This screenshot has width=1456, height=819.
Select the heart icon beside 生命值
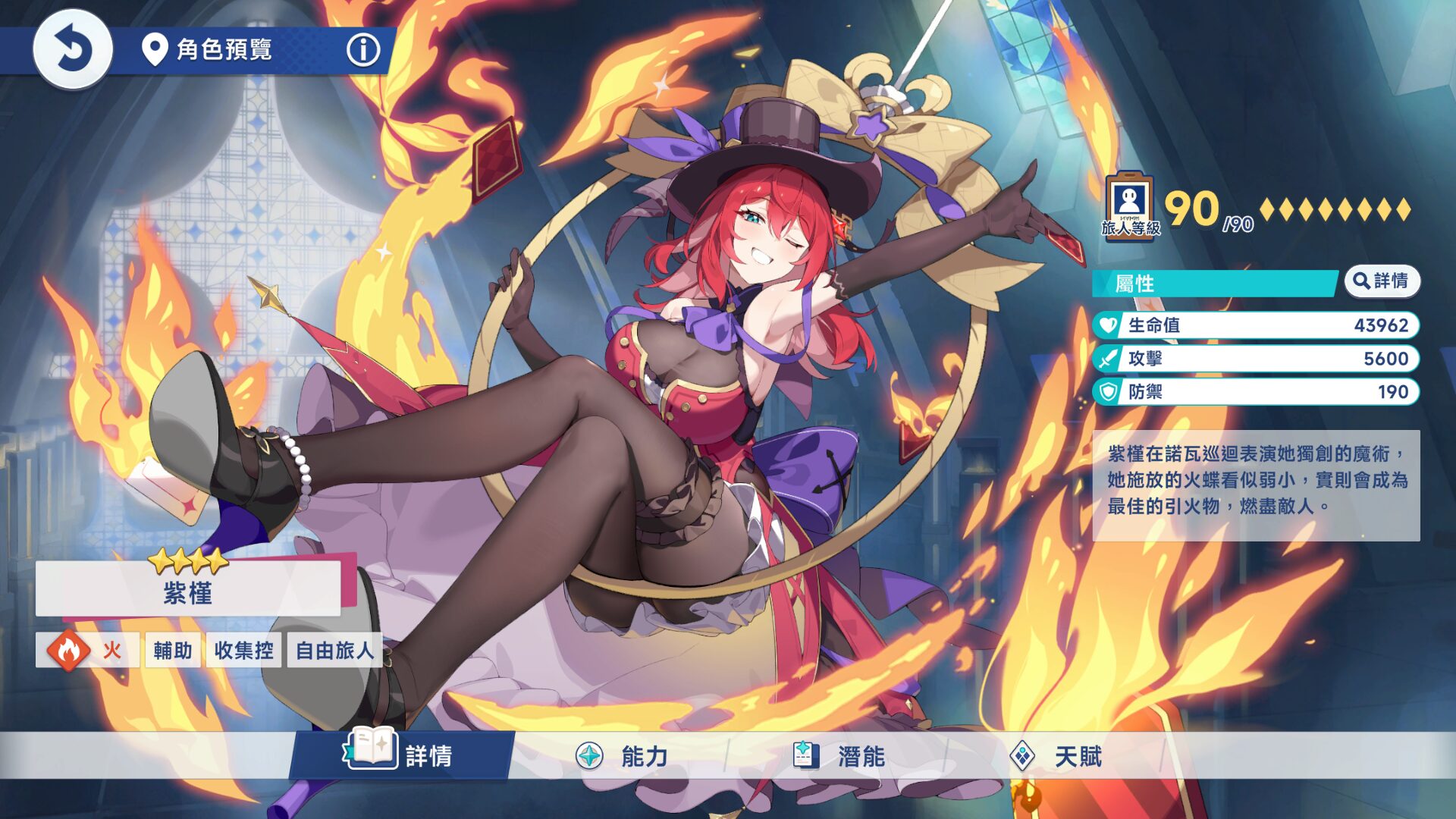click(1108, 325)
